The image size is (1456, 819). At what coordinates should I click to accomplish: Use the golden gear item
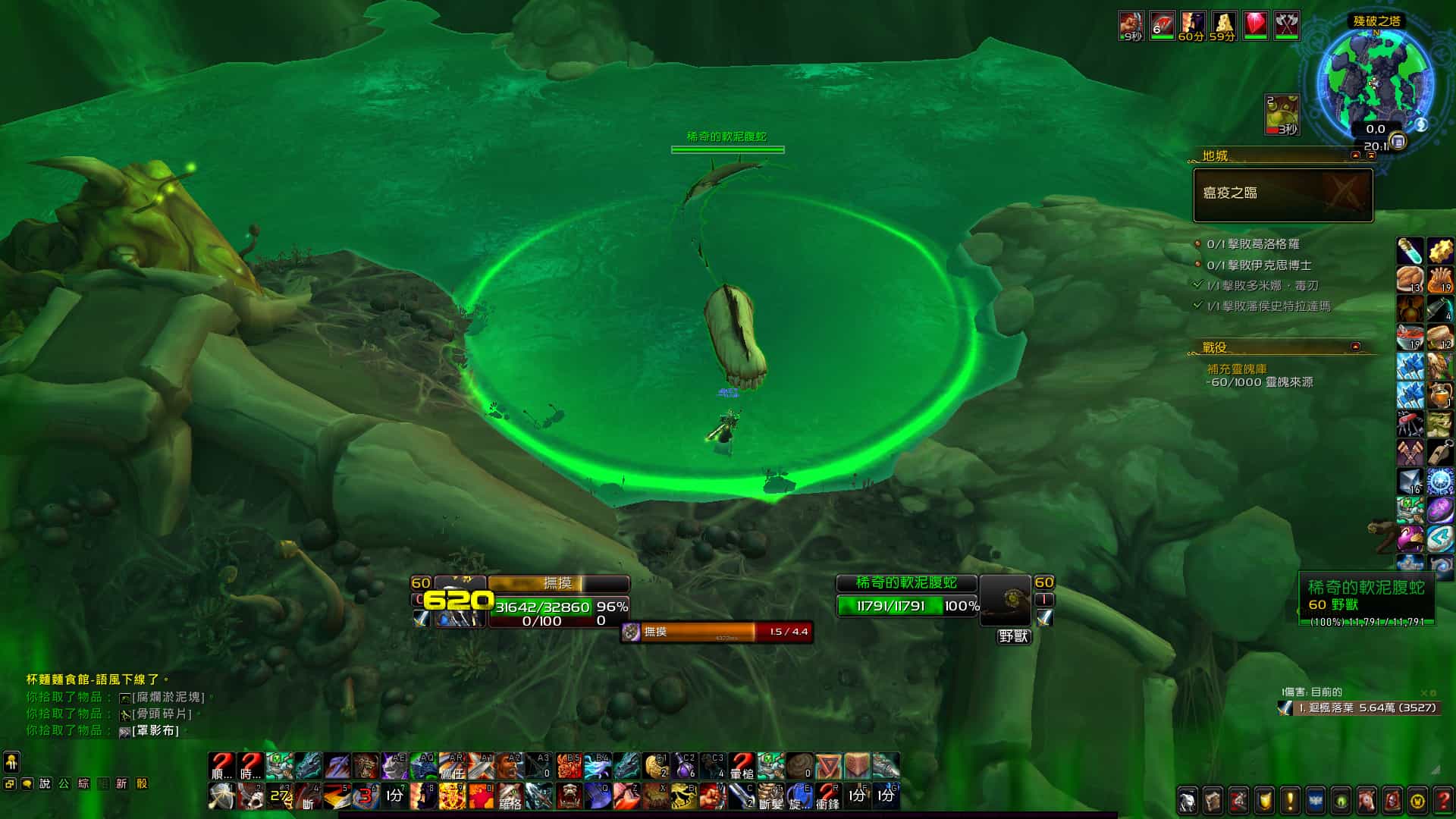click(x=1439, y=250)
